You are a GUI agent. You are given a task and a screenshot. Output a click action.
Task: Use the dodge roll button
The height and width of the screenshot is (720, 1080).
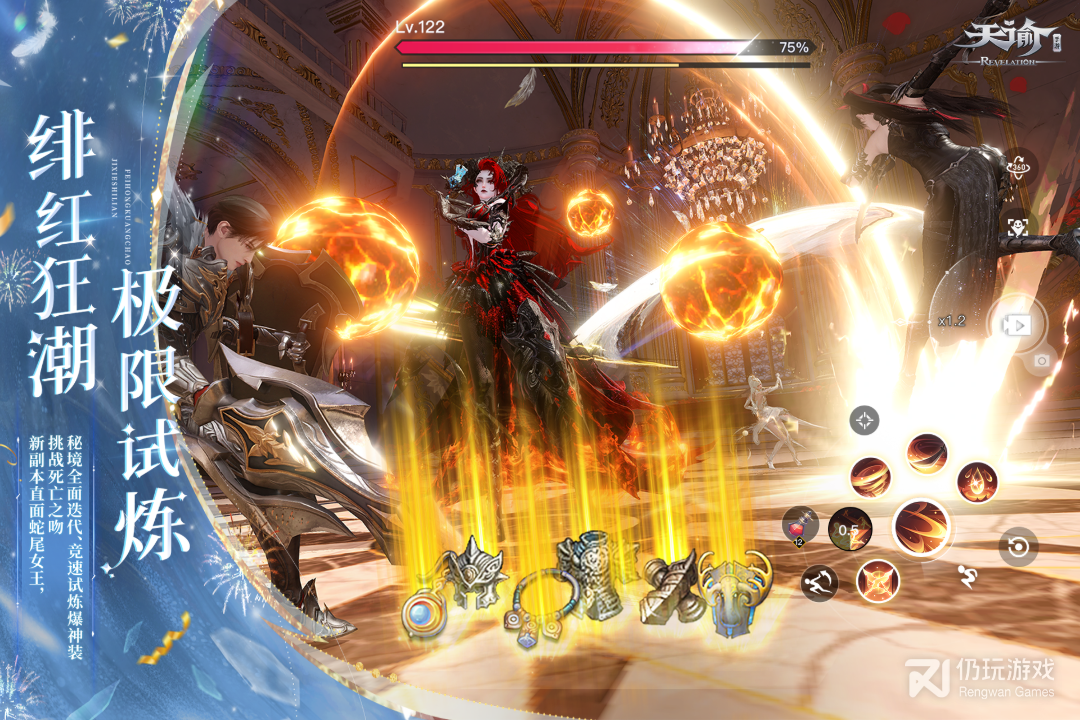[x=818, y=583]
